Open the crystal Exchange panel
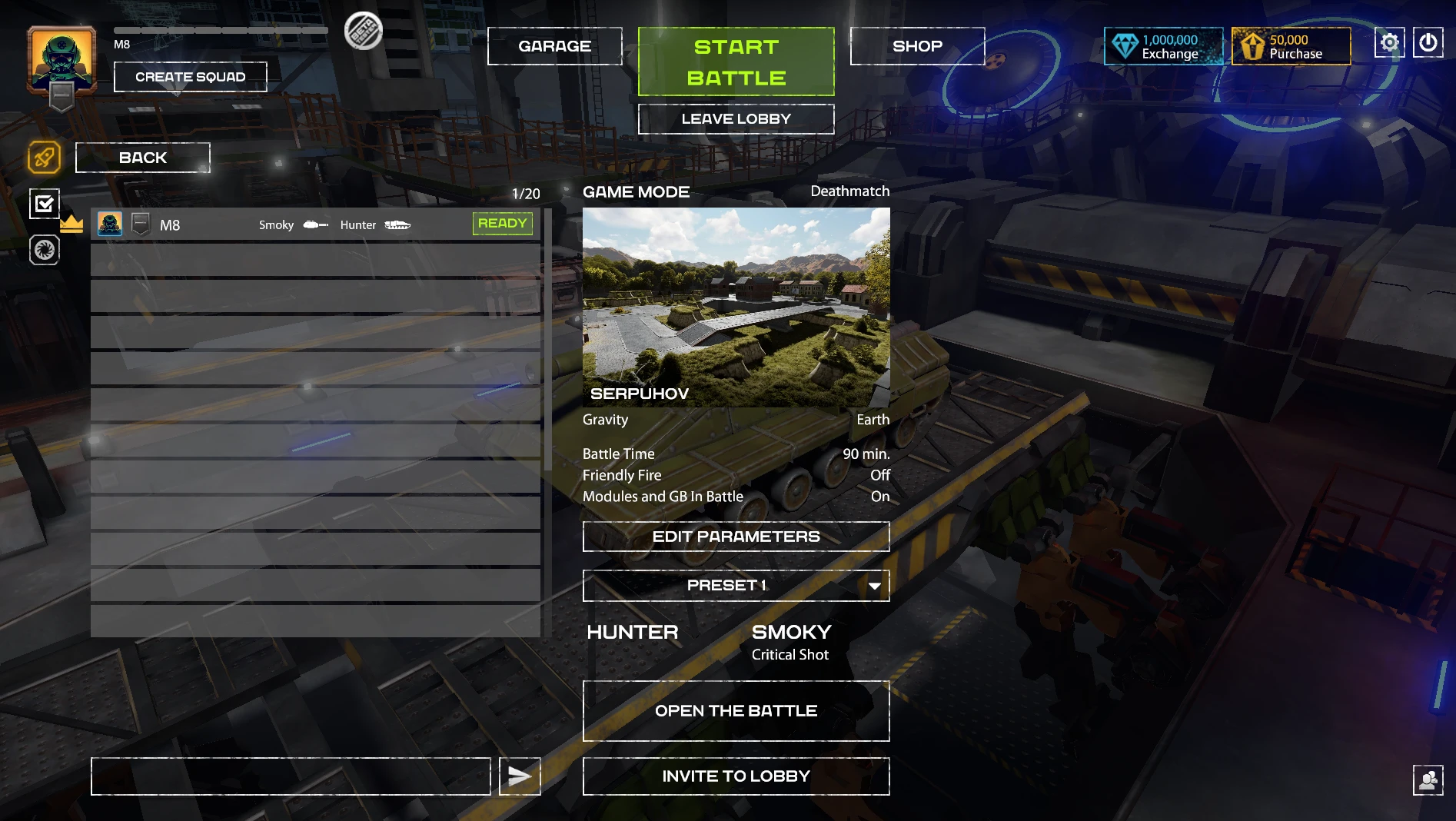The image size is (1456, 821). click(1163, 46)
